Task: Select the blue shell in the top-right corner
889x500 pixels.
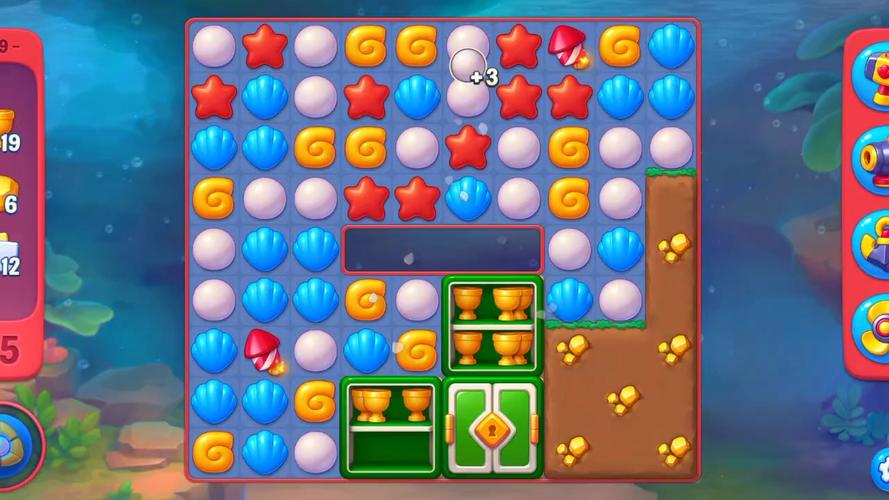Action: tap(671, 45)
